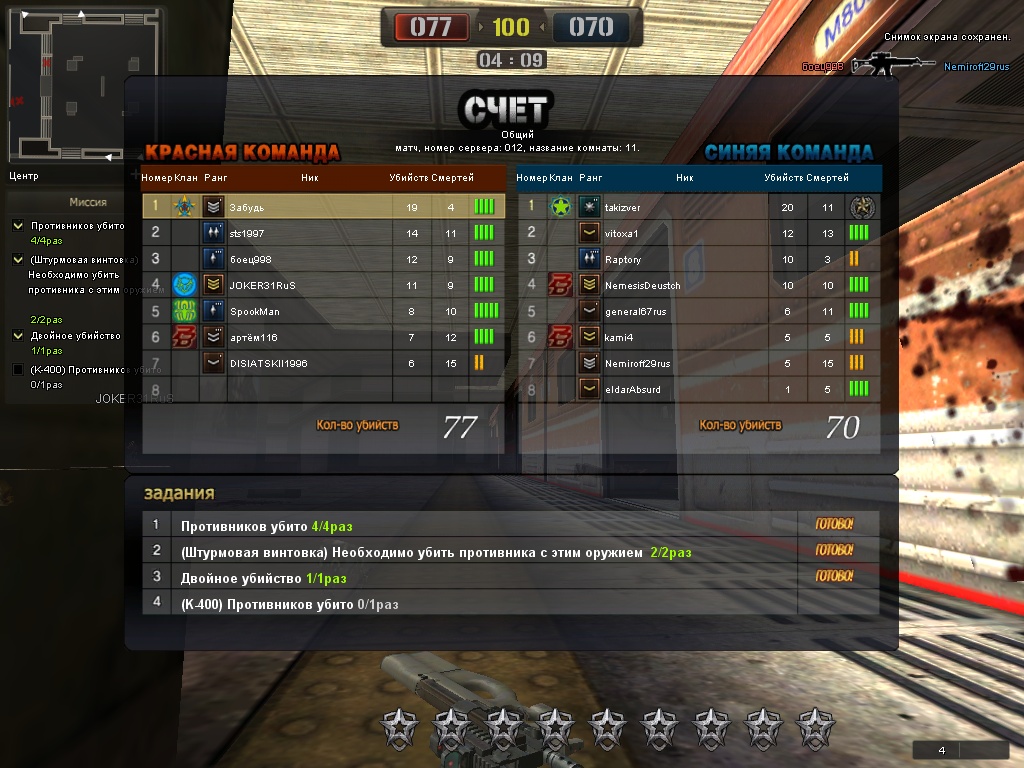This screenshot has height=768, width=1024.
Task: Click takizver's clan star emblem
Action: pos(561,207)
